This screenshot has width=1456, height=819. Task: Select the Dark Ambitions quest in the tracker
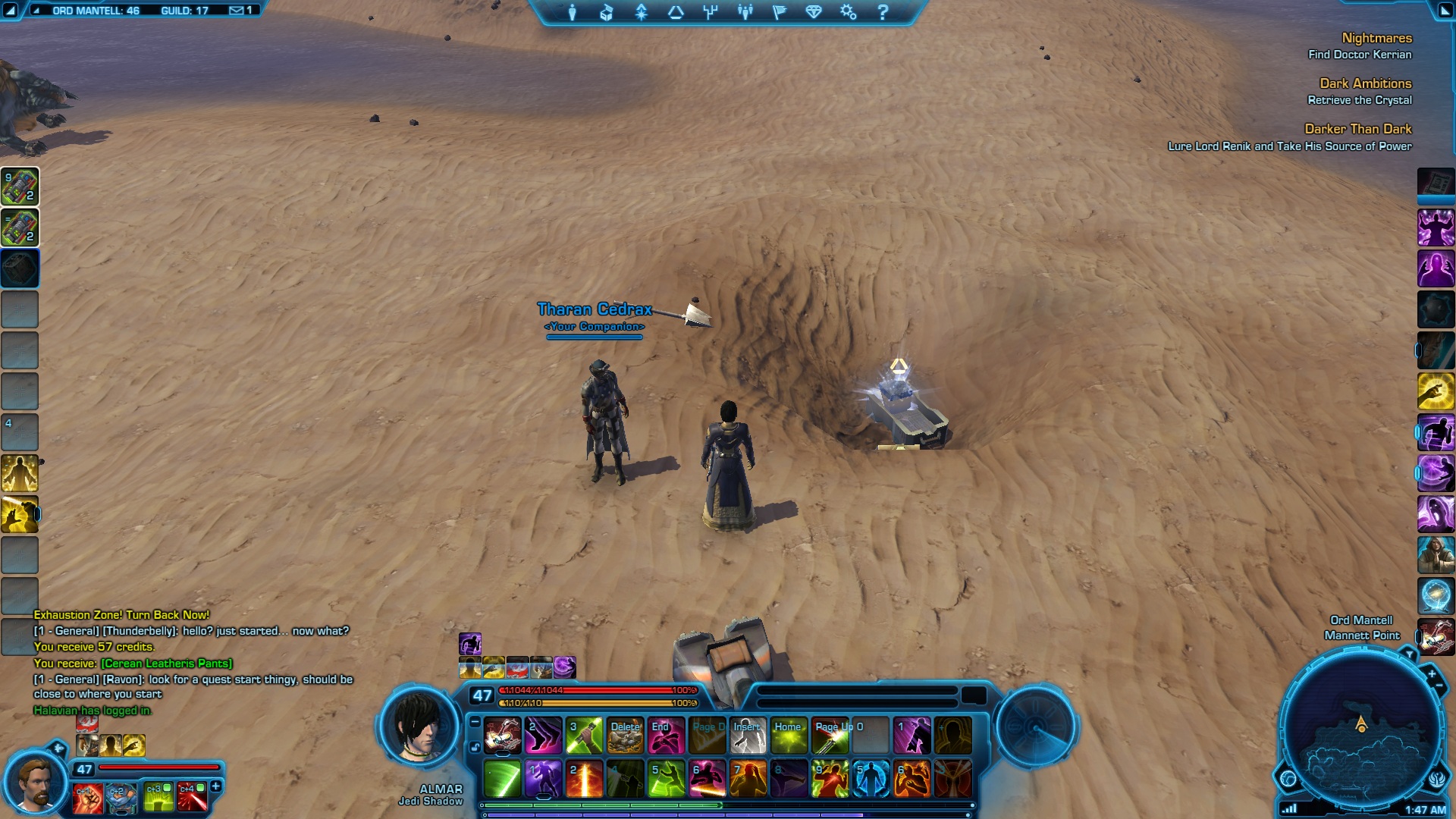pos(1365,83)
